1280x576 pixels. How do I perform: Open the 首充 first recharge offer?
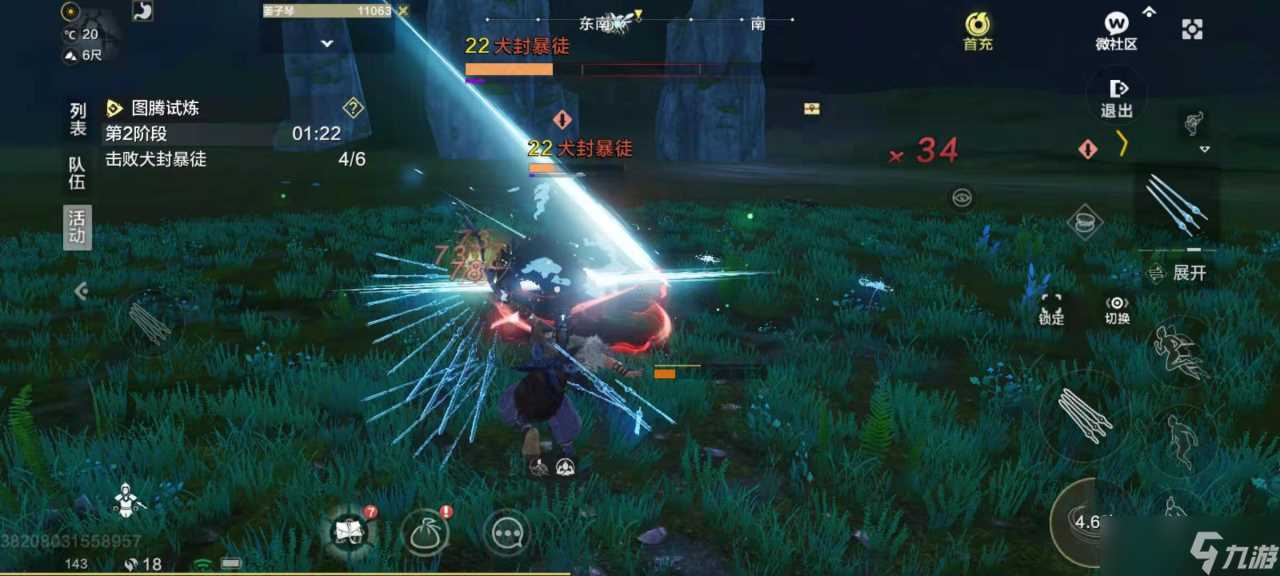[977, 30]
